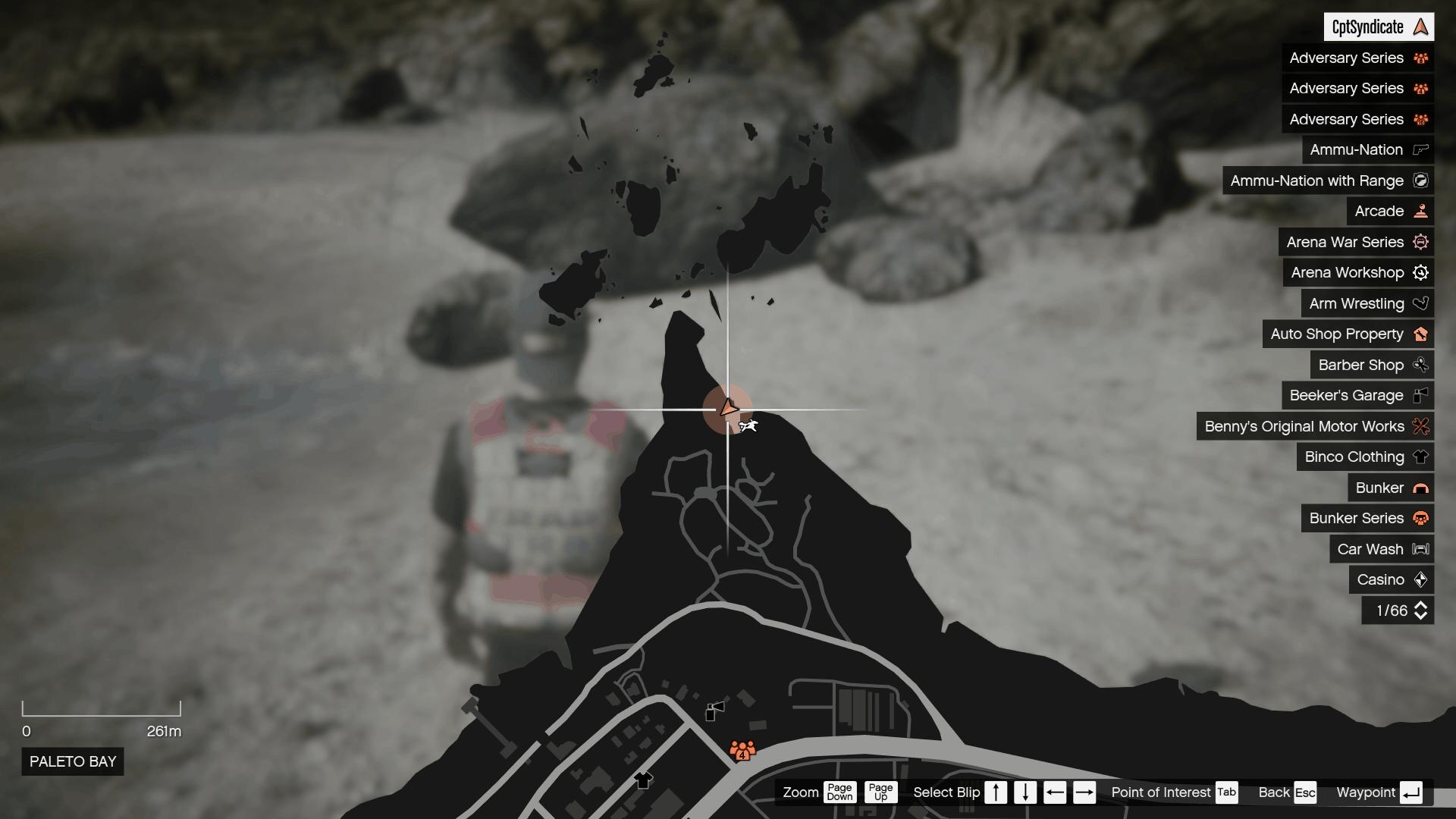This screenshot has width=1456, height=819.
Task: Click the Ammu-Nation with Range target icon
Action: coord(1421,180)
